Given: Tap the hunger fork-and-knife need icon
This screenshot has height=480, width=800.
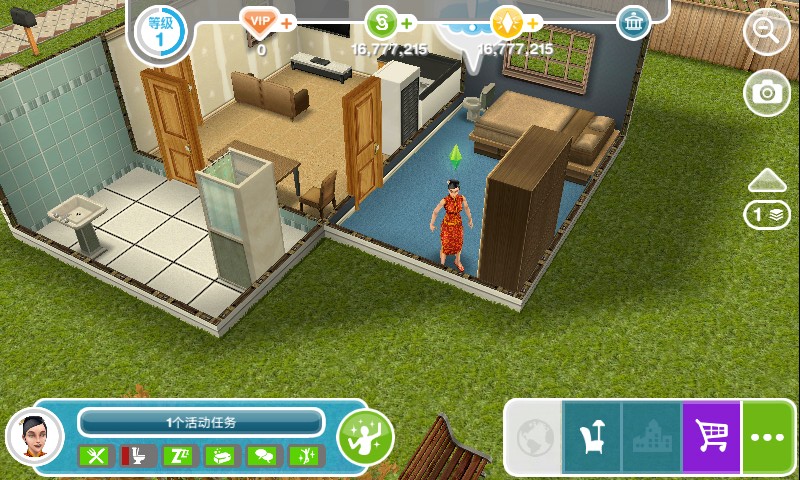Looking at the screenshot, I should click(x=97, y=456).
